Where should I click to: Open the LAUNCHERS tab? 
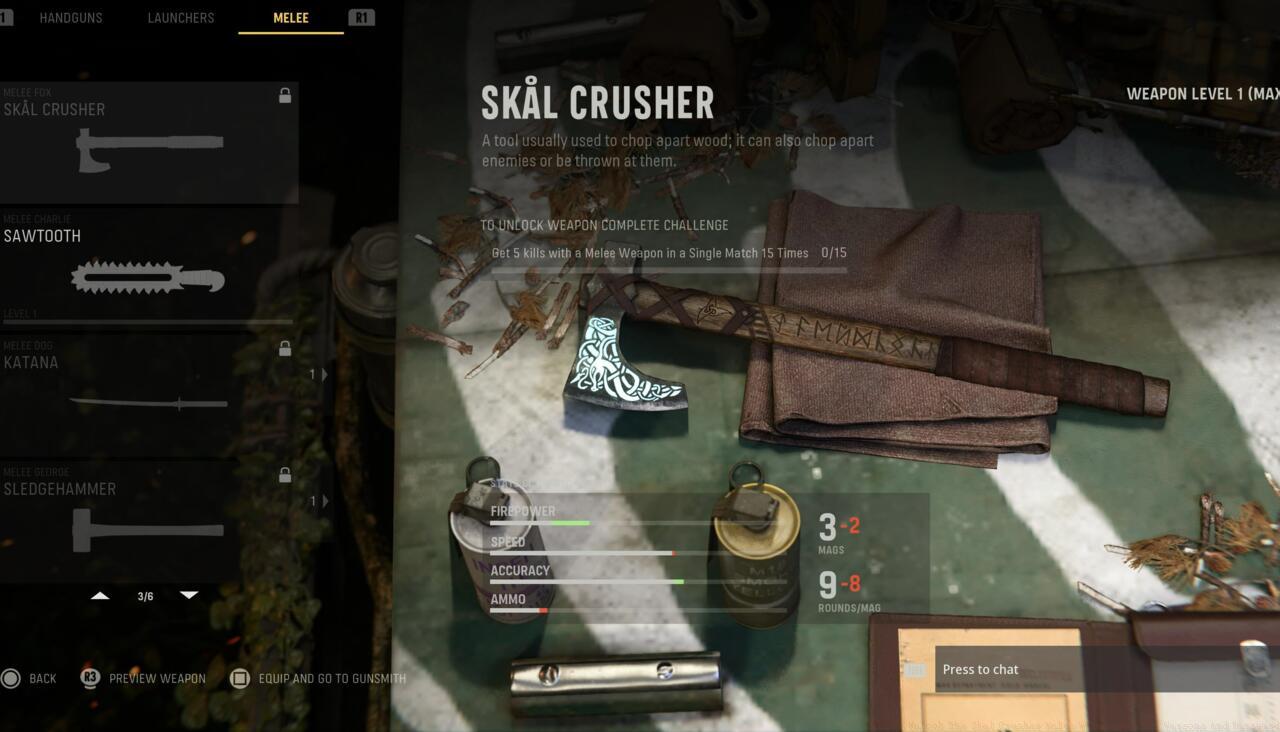coord(180,17)
